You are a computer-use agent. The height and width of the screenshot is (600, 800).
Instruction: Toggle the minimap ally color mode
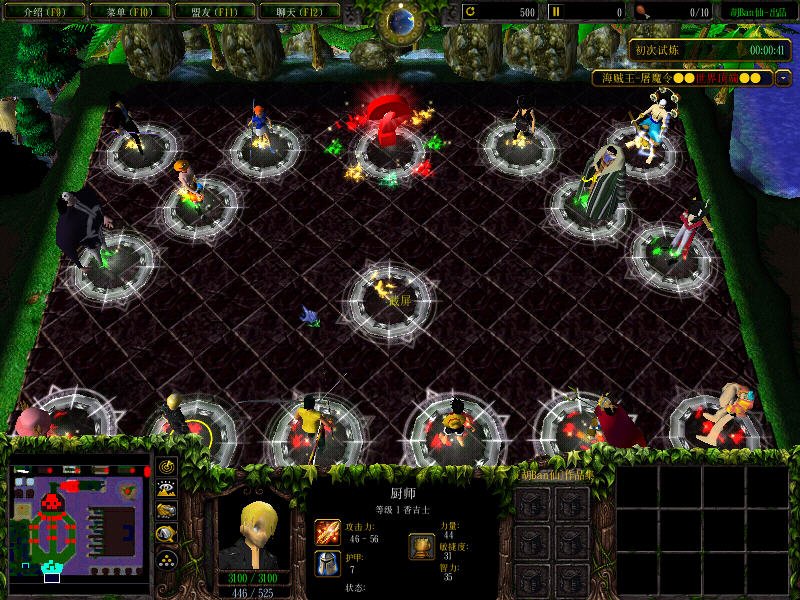(166, 511)
